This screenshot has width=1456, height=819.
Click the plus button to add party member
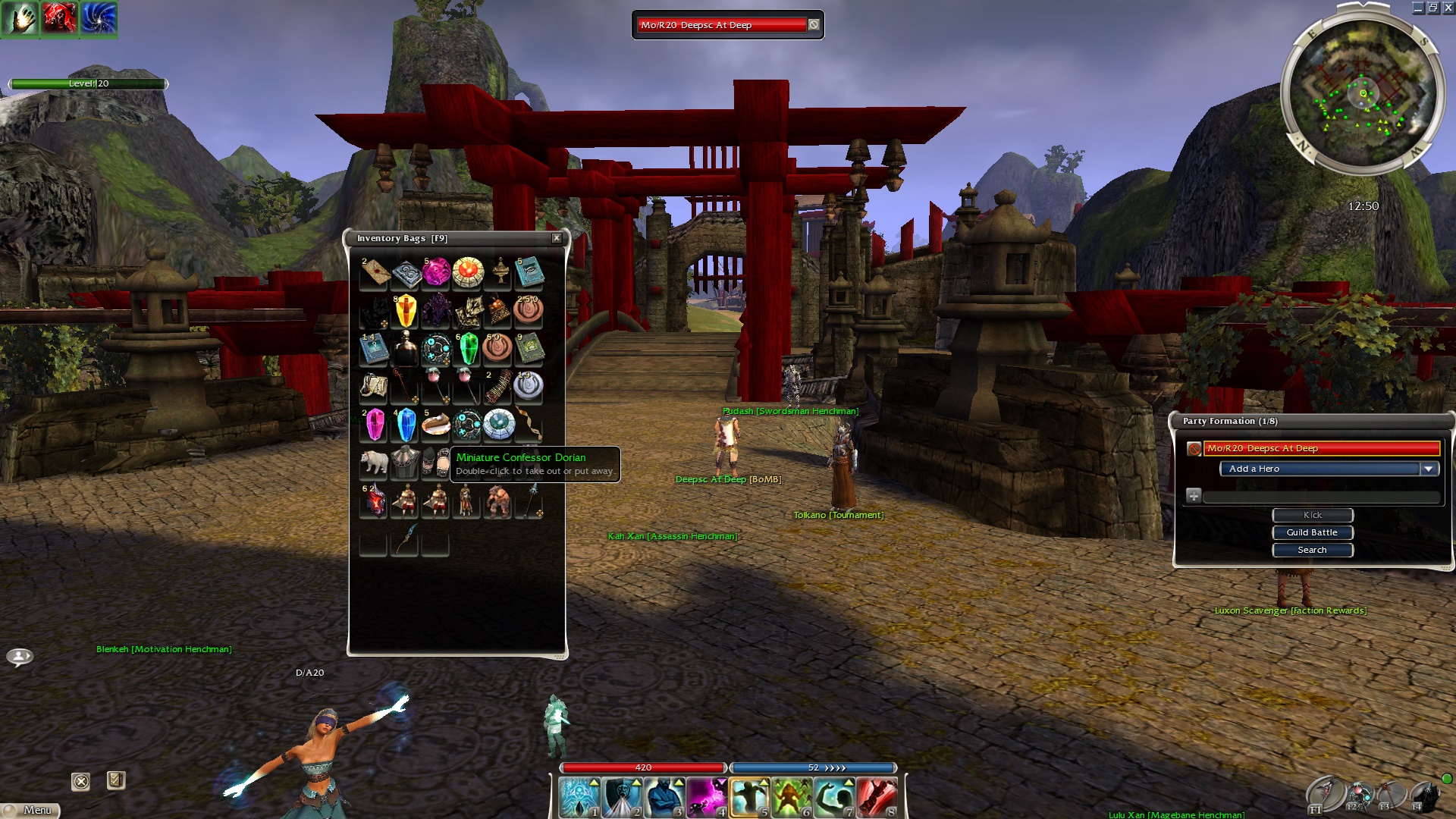coord(1194,496)
